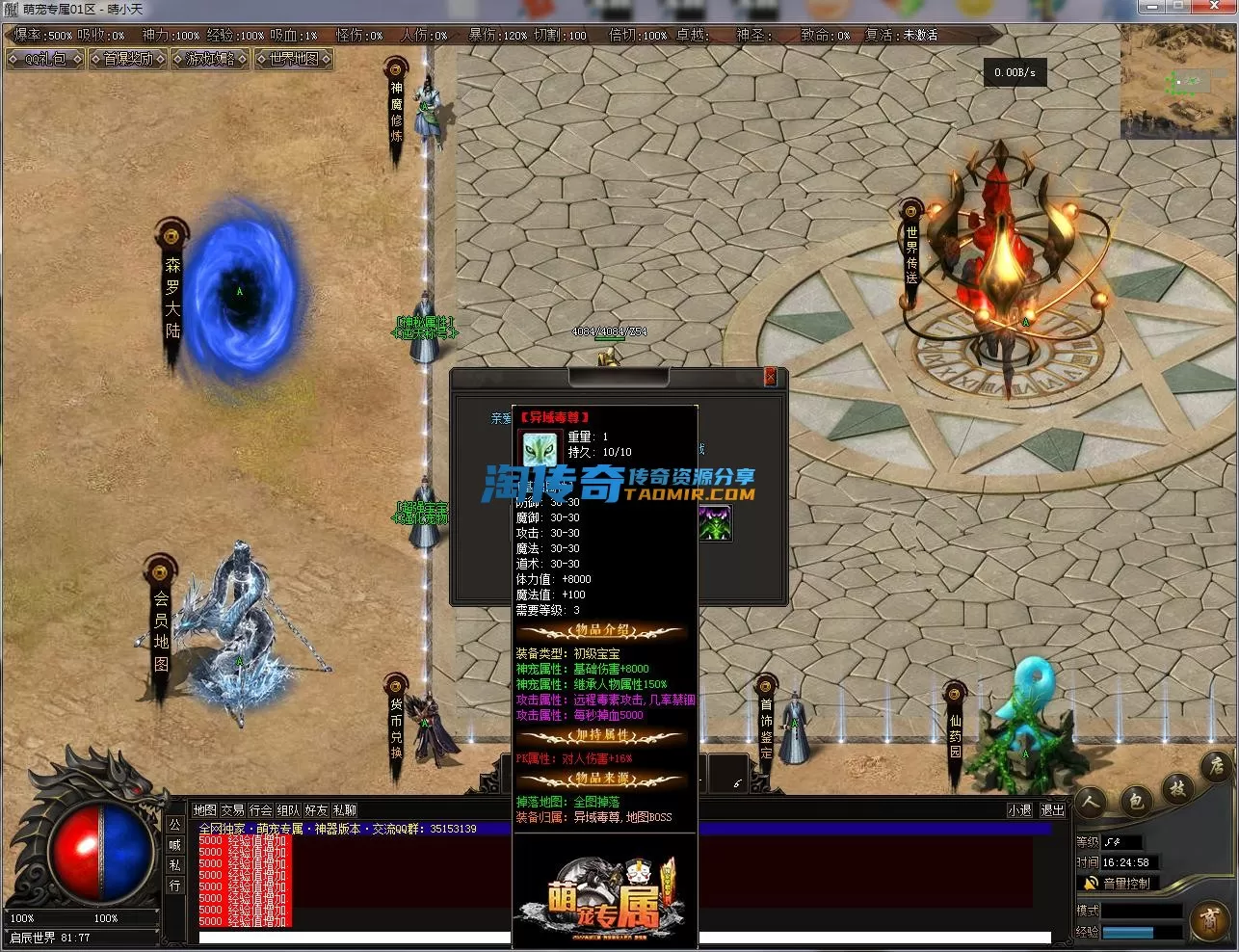The height and width of the screenshot is (952, 1239).
Task: Switch chat to 喊 shout channel
Action: point(174,845)
